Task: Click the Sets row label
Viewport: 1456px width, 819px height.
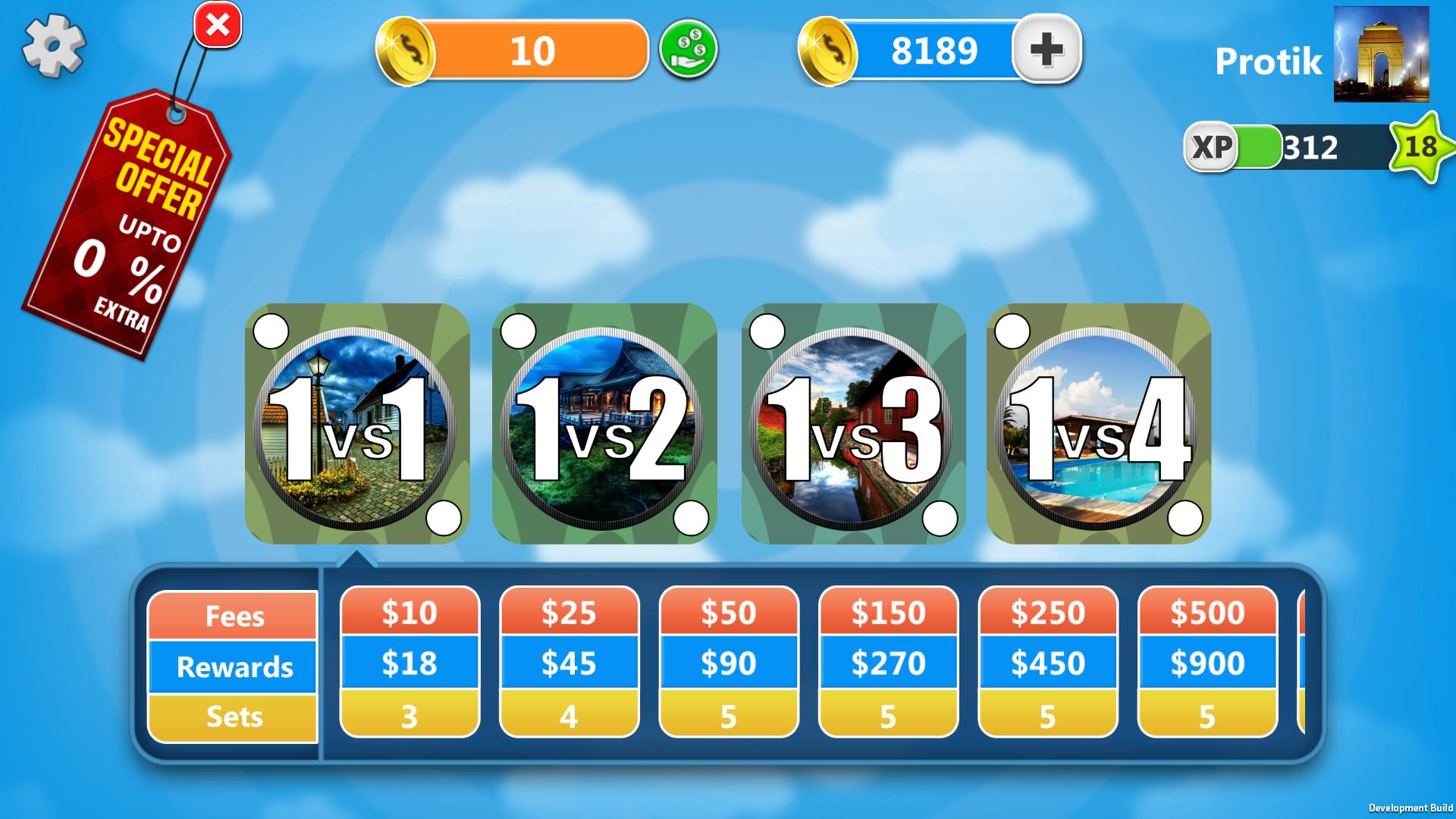Action: (233, 717)
